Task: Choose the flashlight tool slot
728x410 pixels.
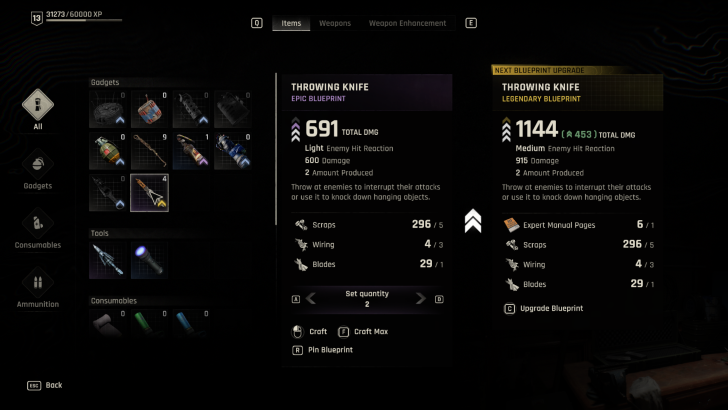Action: pyautogui.click(x=149, y=260)
